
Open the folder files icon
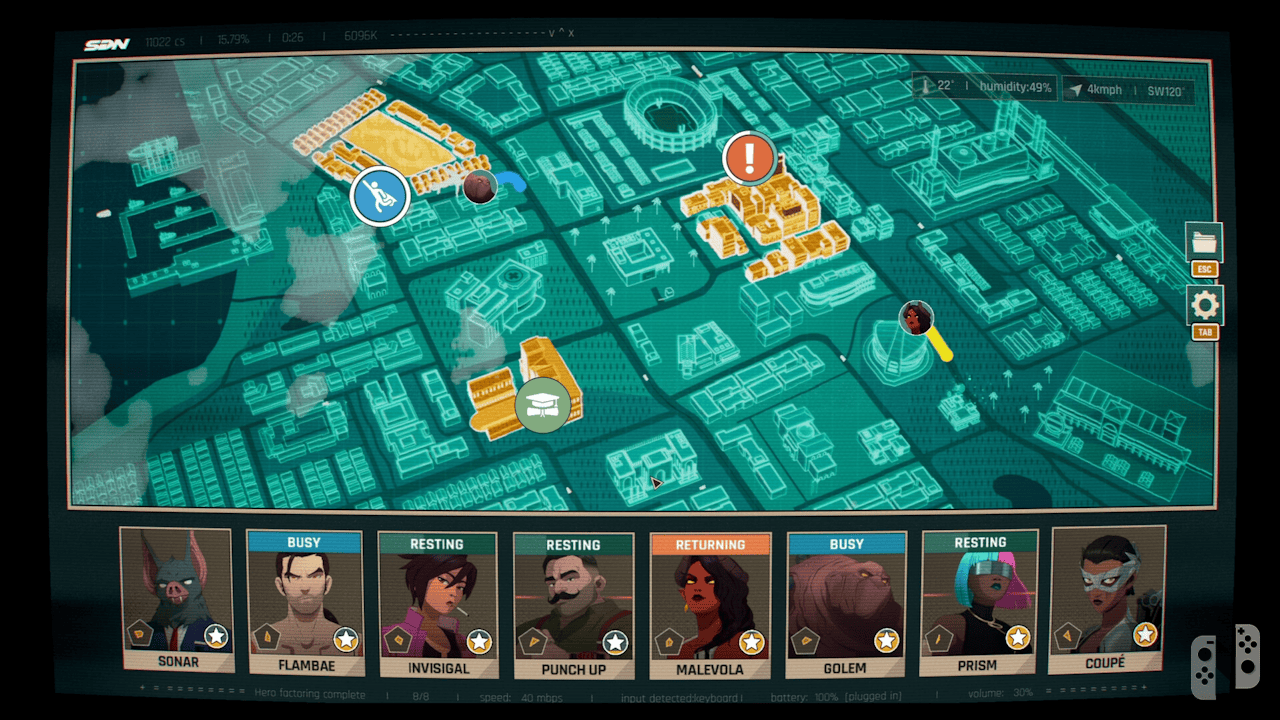[1204, 242]
